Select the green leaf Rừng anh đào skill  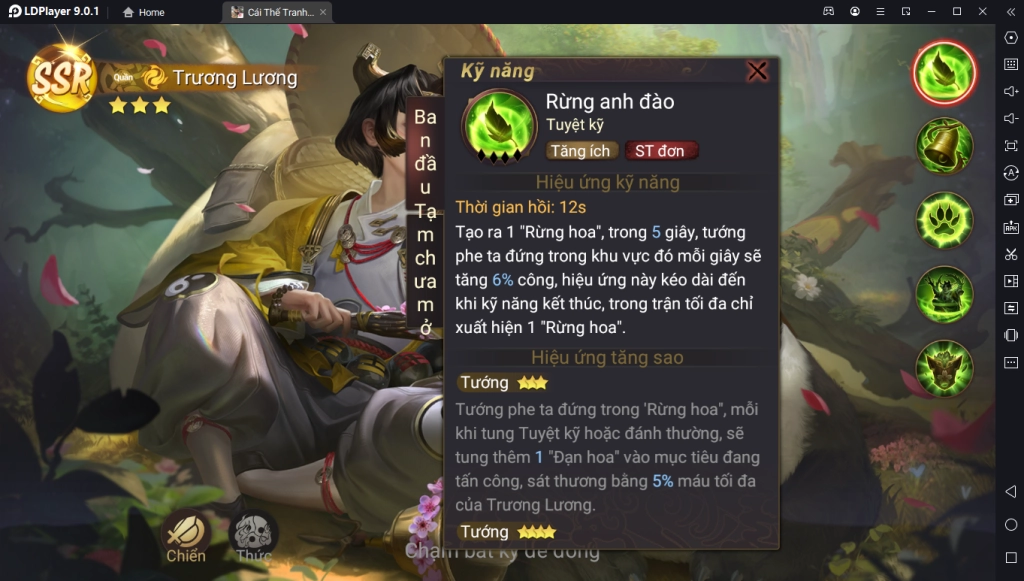944,73
